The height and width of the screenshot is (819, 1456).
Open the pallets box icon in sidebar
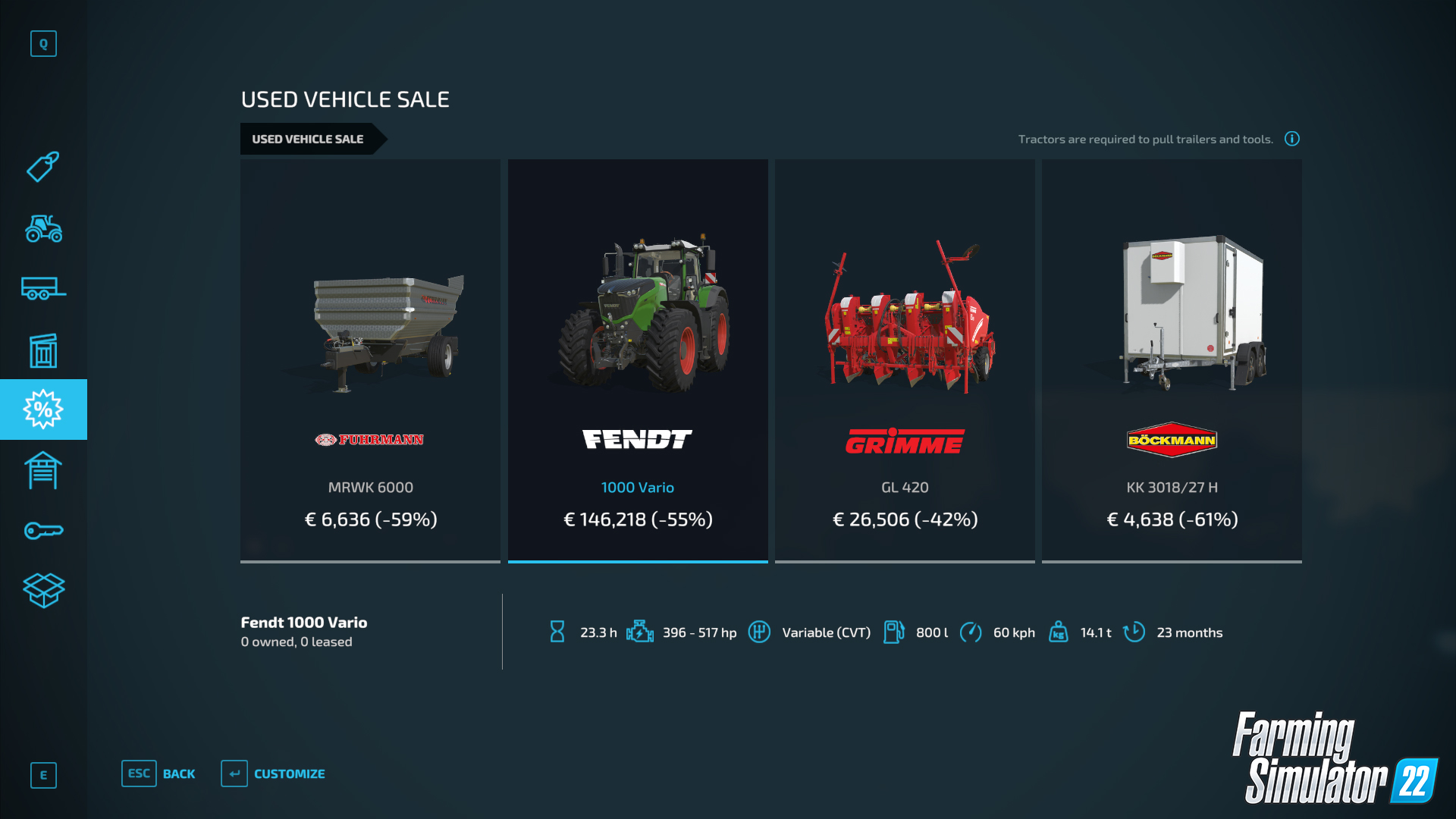(x=43, y=590)
